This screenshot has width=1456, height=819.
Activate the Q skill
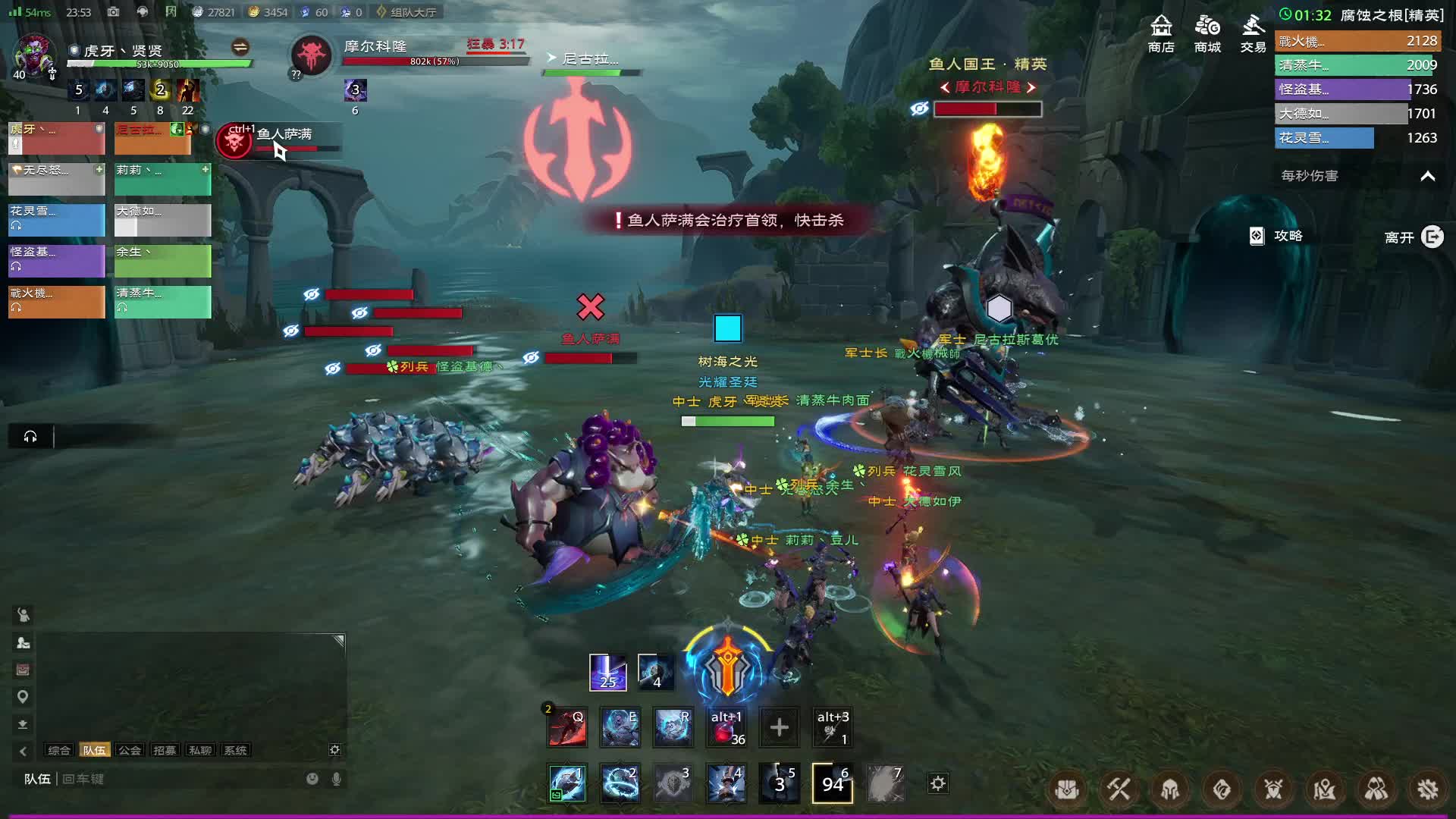(567, 728)
